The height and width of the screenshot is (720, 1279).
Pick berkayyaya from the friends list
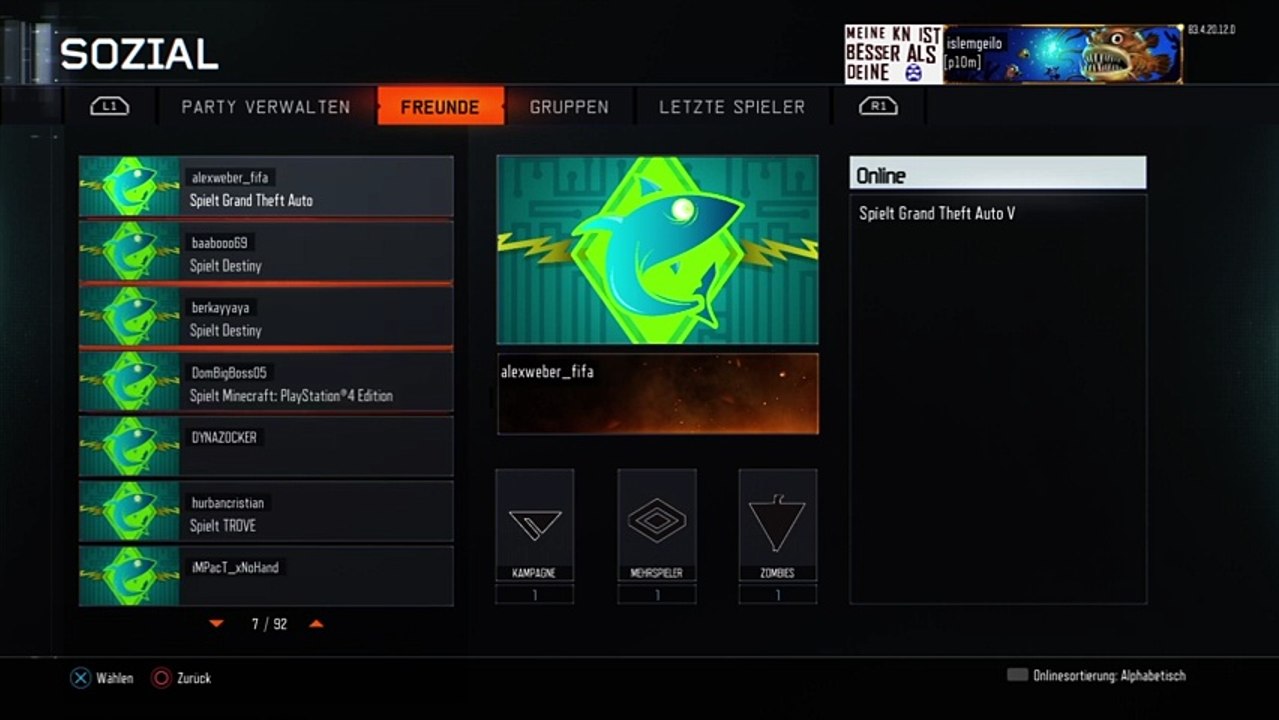[x=266, y=317]
